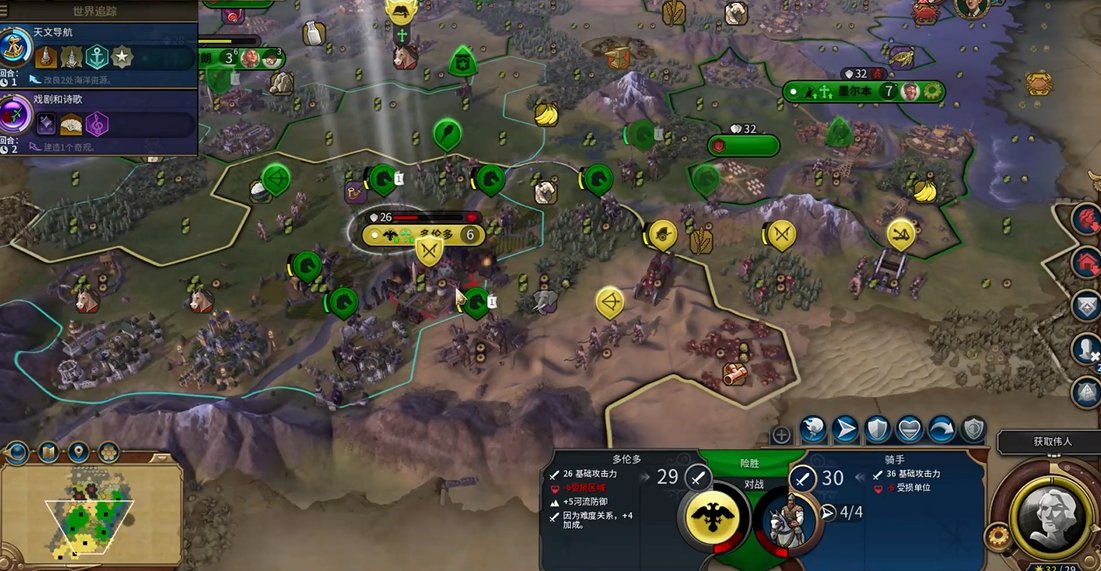This screenshot has width=1101, height=571.
Task: Click the 获取伟人 notification label
Action: pos(1052,441)
